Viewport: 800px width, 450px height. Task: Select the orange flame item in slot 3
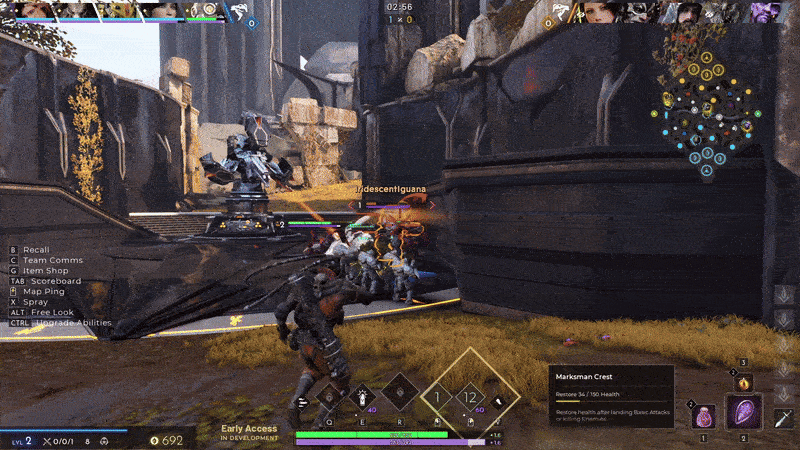743,381
